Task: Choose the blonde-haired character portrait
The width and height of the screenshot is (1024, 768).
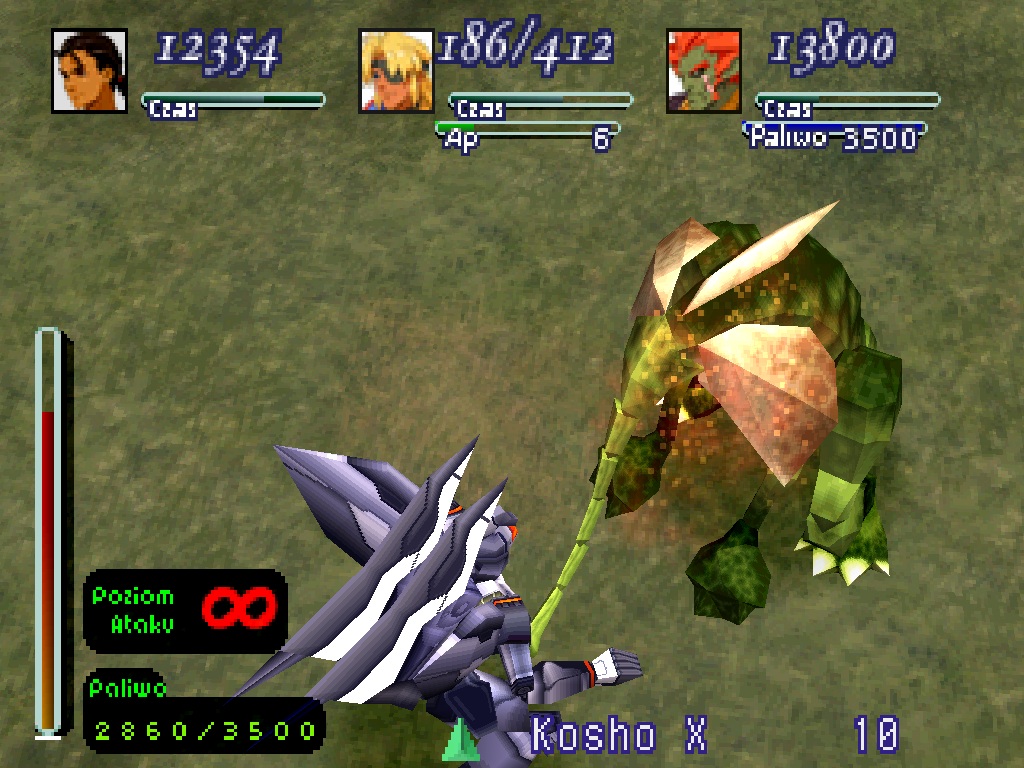Action: pyautogui.click(x=396, y=71)
